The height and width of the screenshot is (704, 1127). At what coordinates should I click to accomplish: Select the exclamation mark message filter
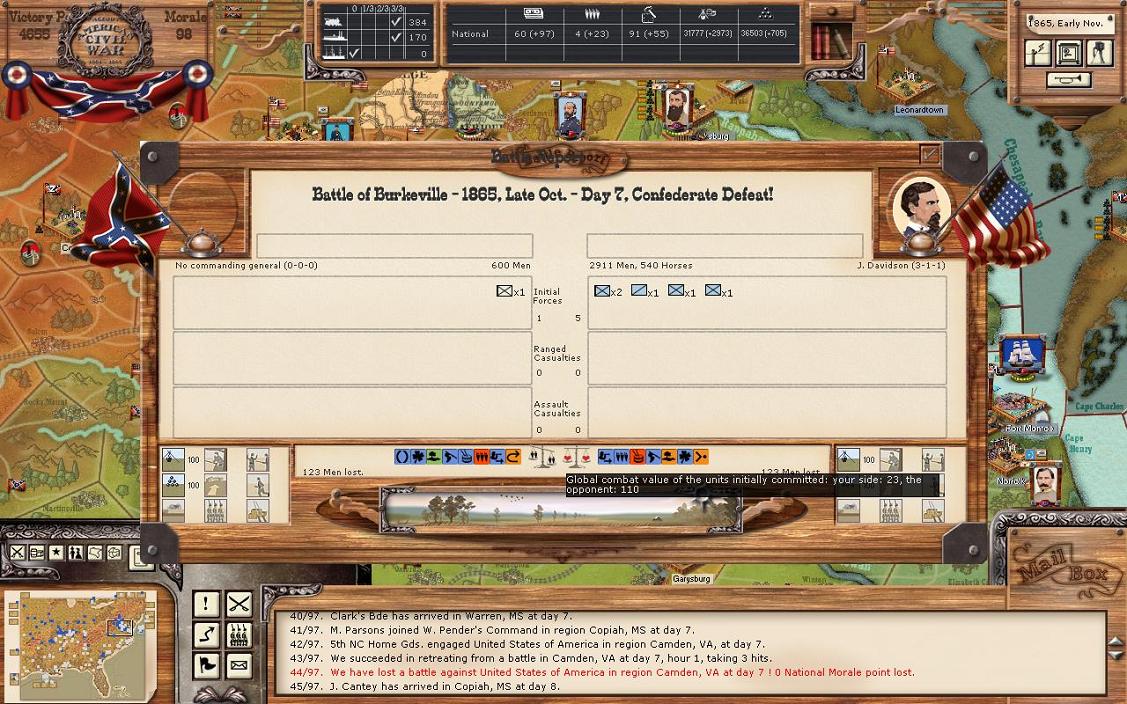tap(206, 604)
